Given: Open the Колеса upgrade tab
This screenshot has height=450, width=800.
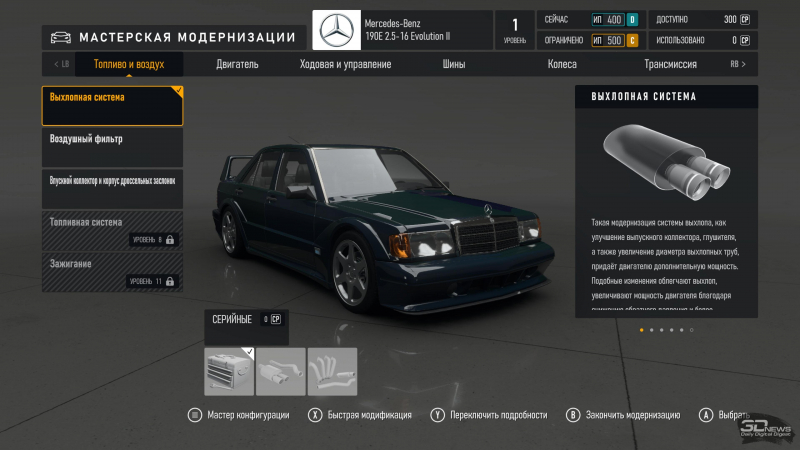Looking at the screenshot, I should 562,64.
